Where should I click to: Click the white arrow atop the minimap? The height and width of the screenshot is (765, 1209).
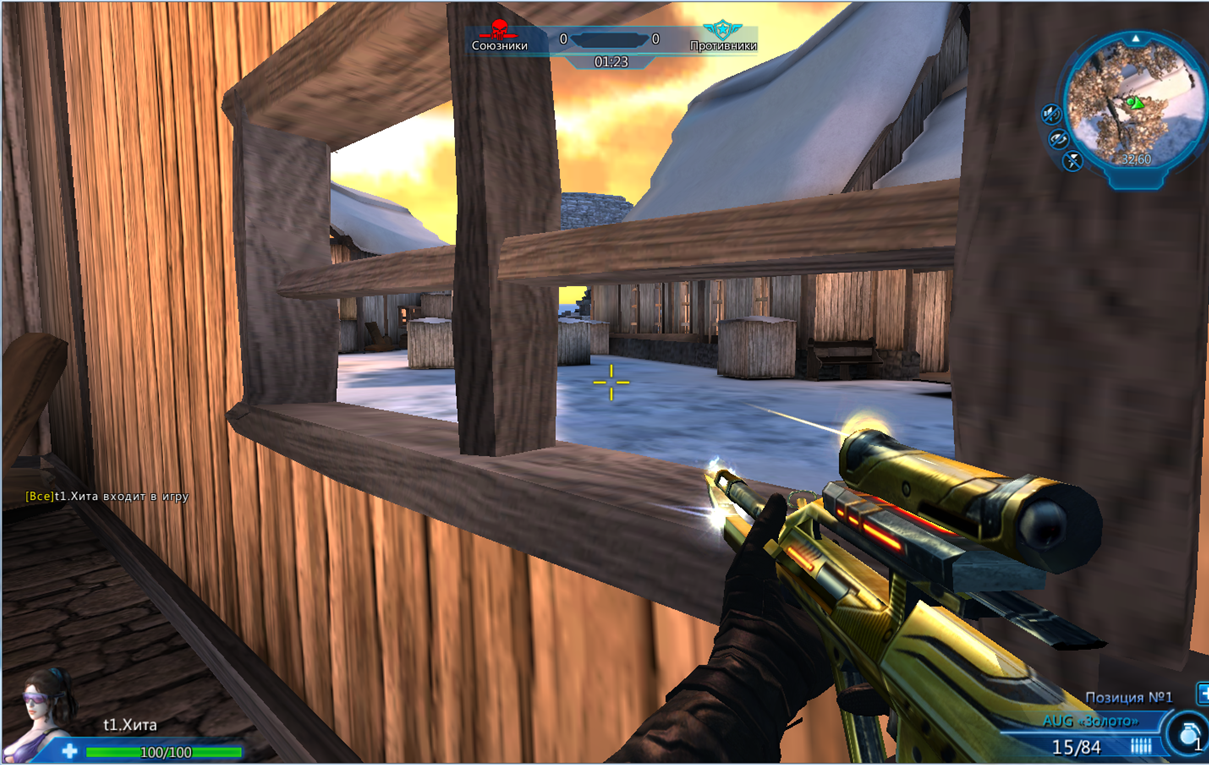click(x=1136, y=39)
